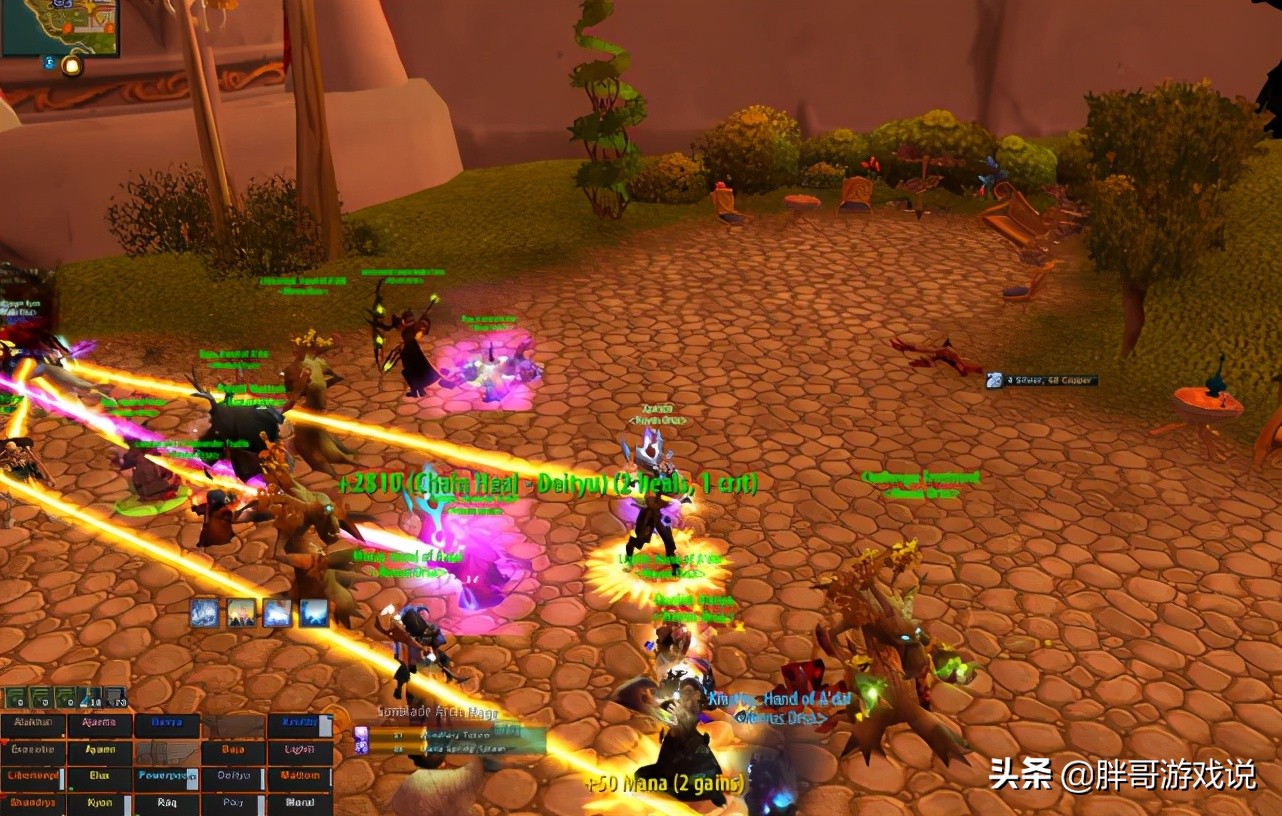1282x816 pixels.
Task: Click the glowing gold button below the minimap
Action: [72, 66]
